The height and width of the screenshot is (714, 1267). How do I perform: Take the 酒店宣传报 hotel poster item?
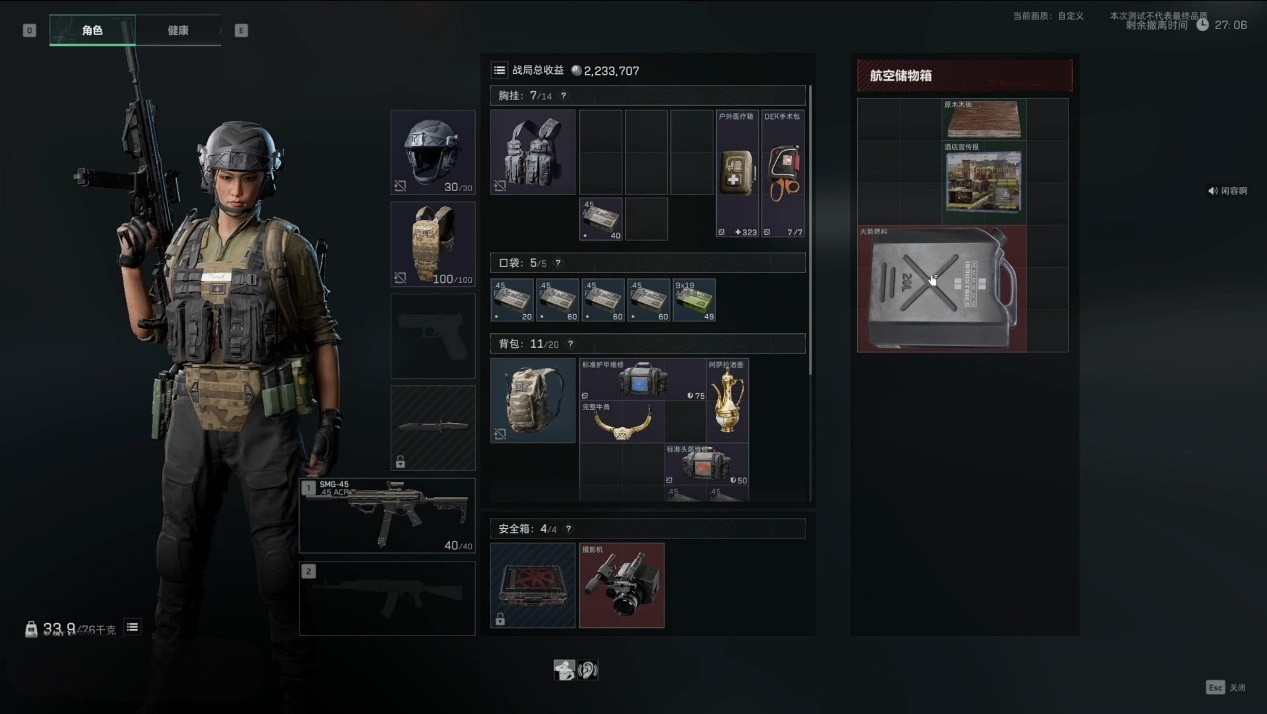tap(984, 182)
